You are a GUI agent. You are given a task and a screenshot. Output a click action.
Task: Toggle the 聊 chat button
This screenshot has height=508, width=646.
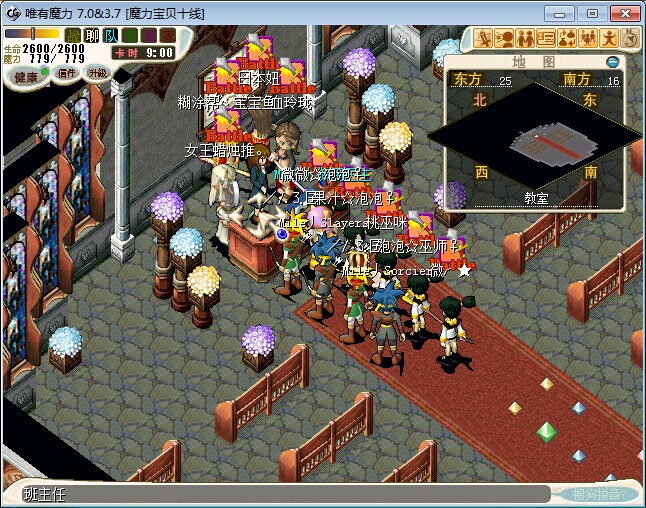(92, 35)
